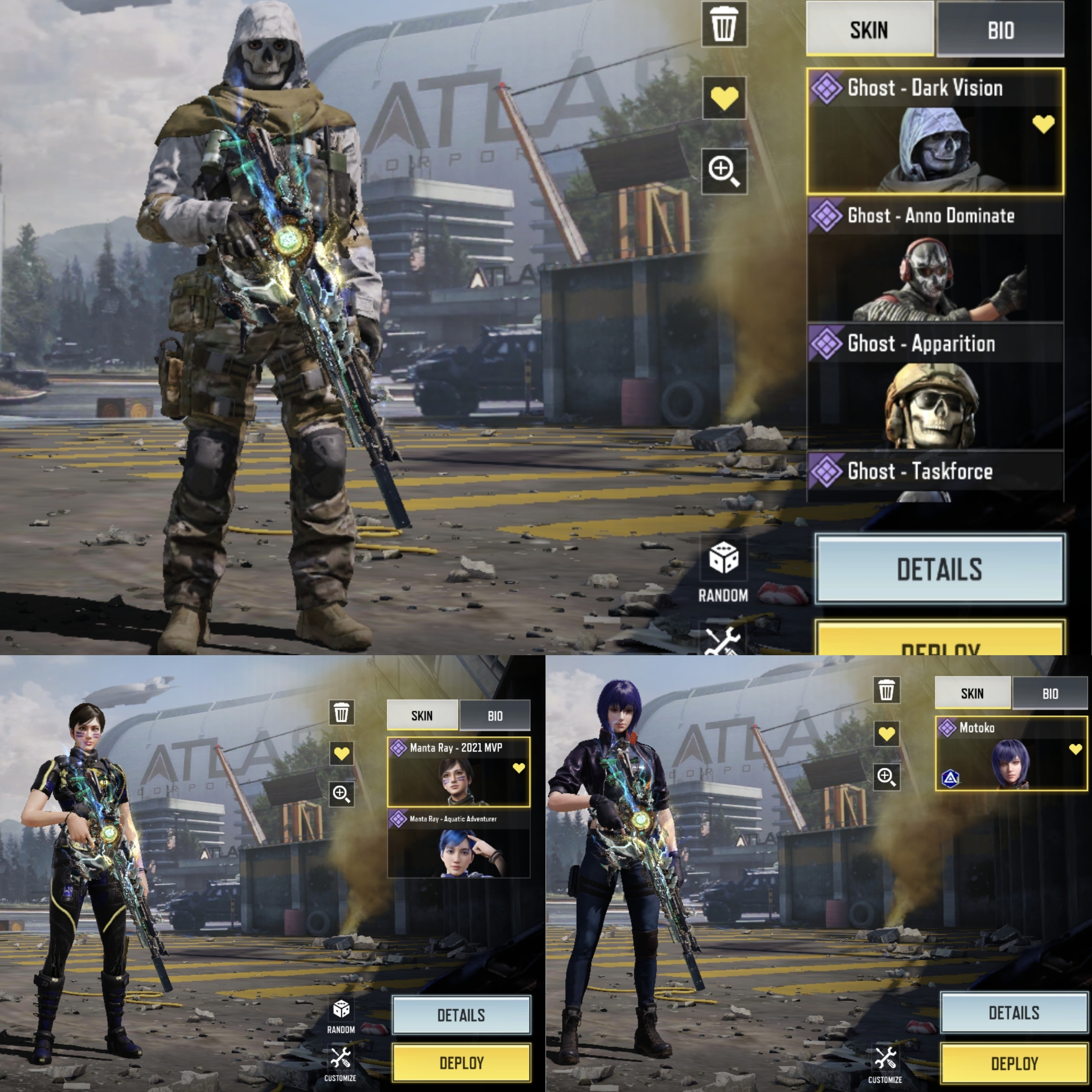The image size is (1092, 1092).
Task: Select the Manta Ray - 2021 MVP skin
Action: [x=459, y=771]
